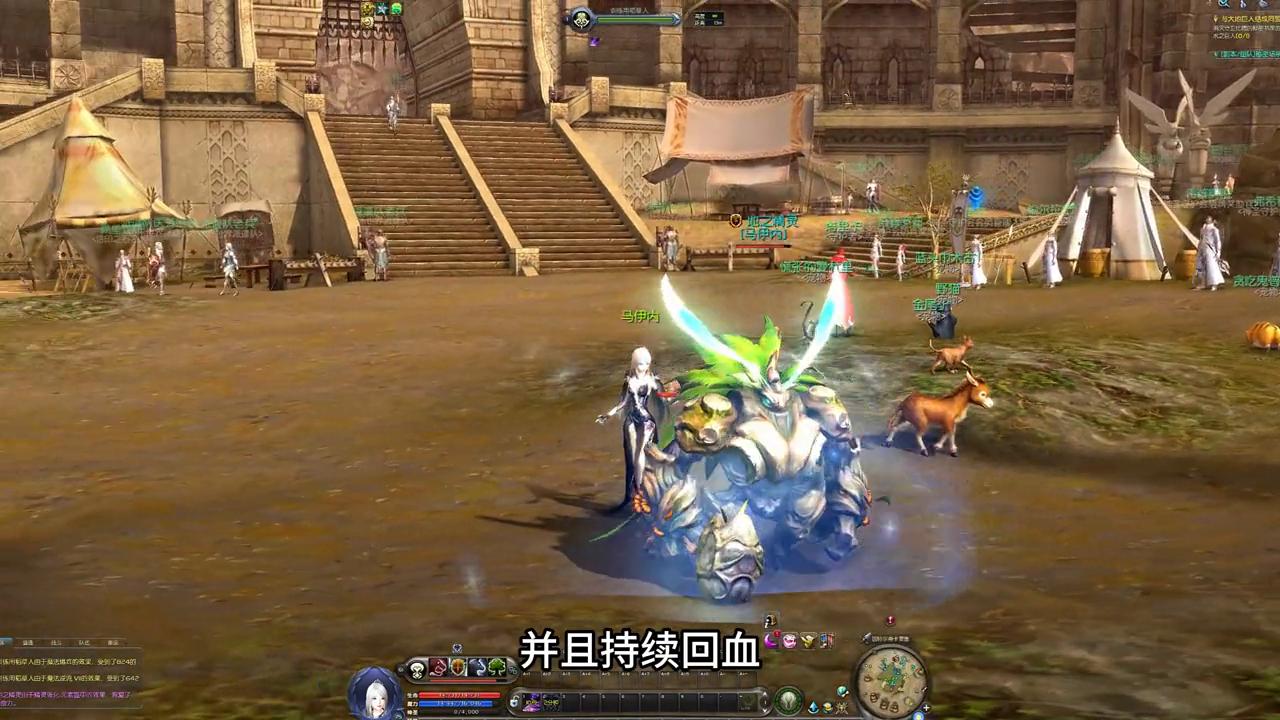Select the pet shield/guard command icon
Image resolution: width=1280 pixels, height=720 pixels.
coord(456,667)
